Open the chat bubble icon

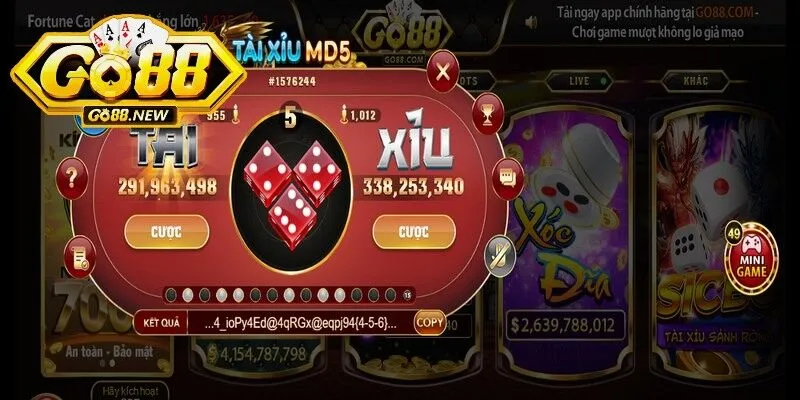[505, 179]
